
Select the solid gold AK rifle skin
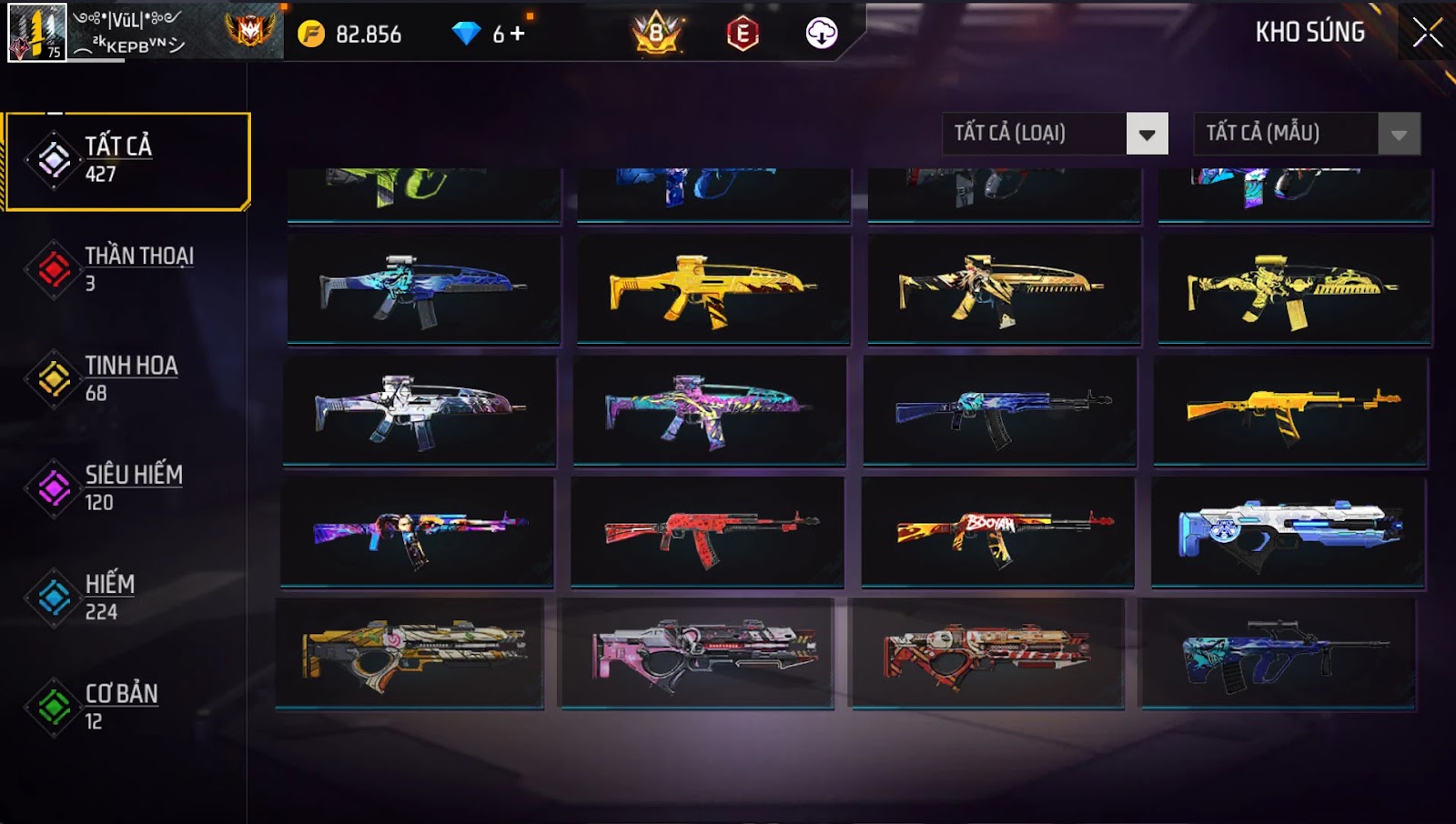click(1290, 411)
